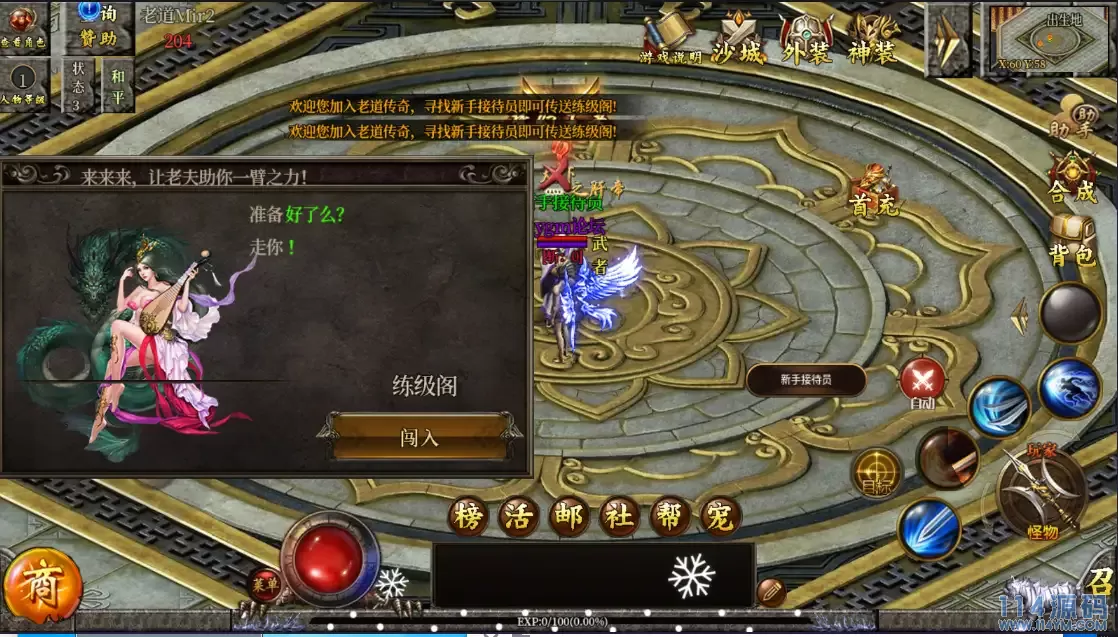This screenshot has height=637, width=1118.
Task: Click the 闯入 button in the dialog
Action: [420, 437]
